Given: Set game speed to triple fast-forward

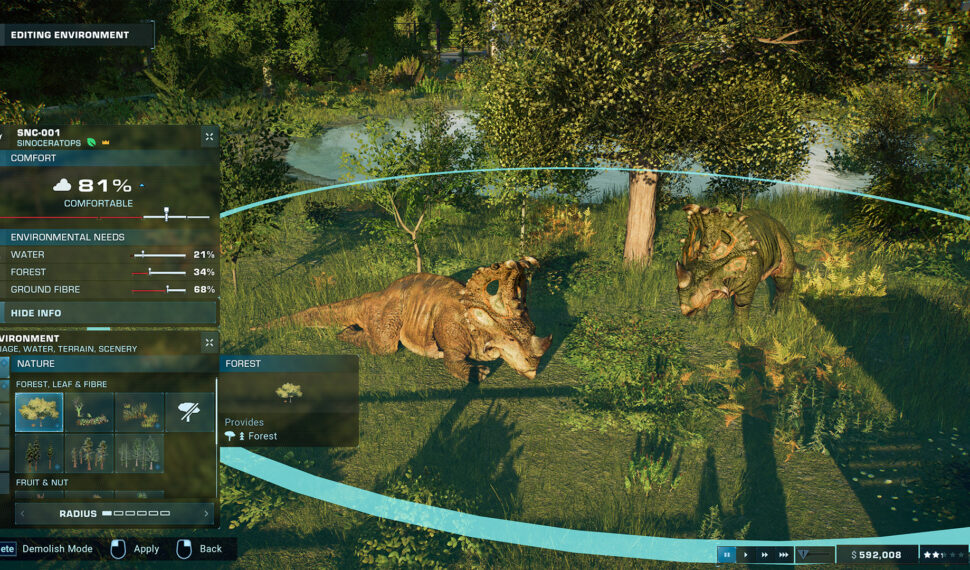Looking at the screenshot, I should point(784,554).
